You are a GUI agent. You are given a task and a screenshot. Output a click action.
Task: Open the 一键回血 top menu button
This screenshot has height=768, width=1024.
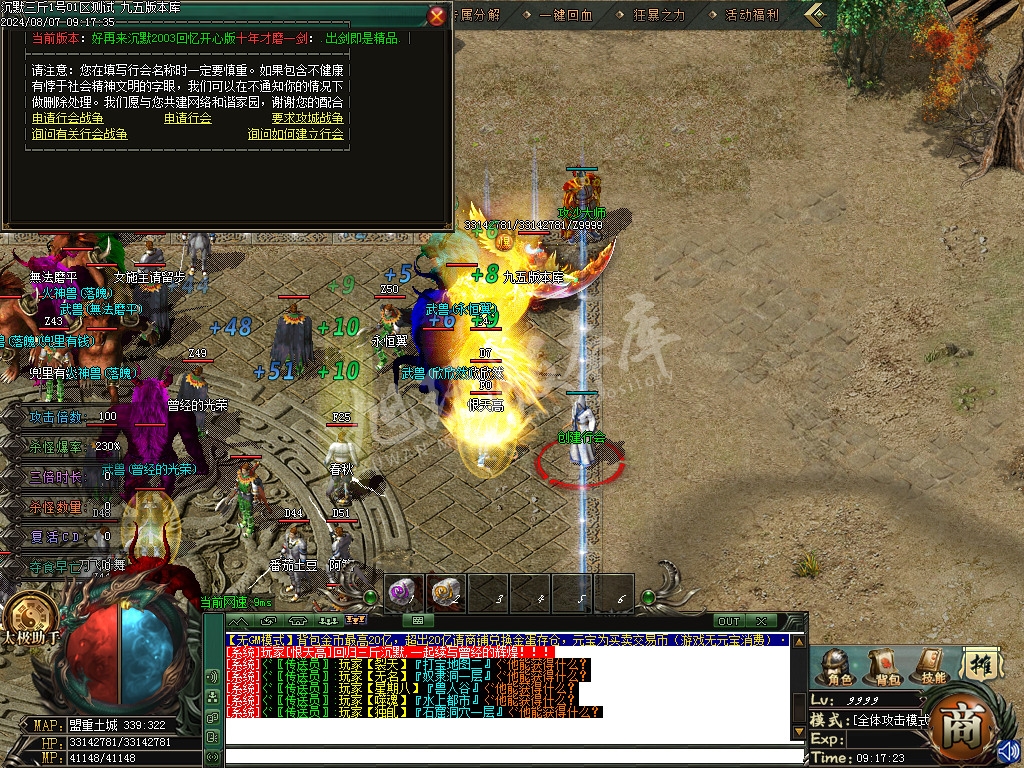pos(566,15)
